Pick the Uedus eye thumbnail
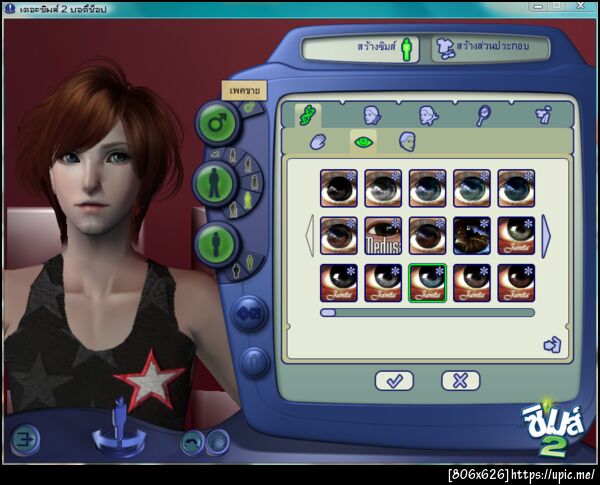 pos(385,235)
